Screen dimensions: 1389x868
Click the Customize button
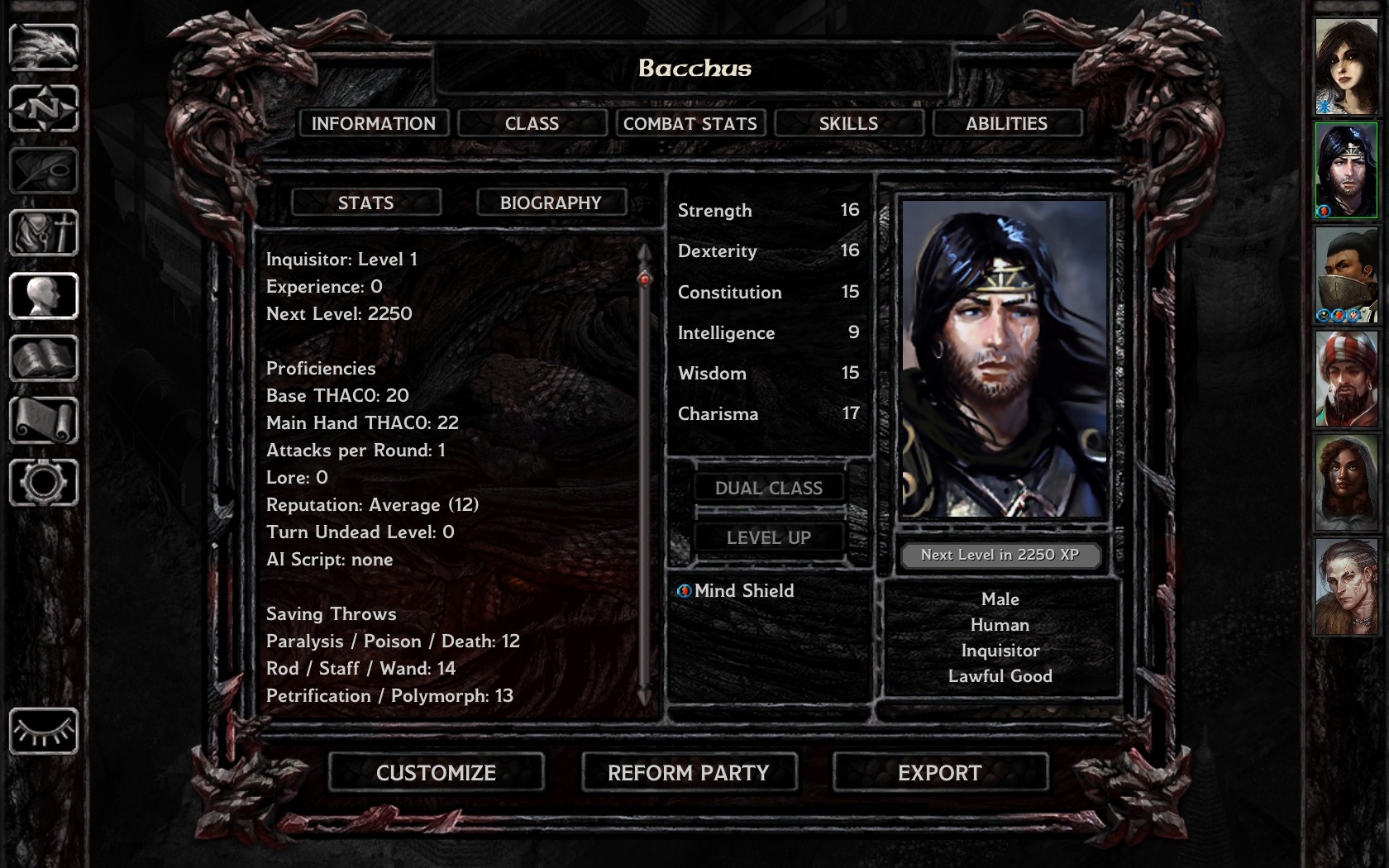[436, 773]
